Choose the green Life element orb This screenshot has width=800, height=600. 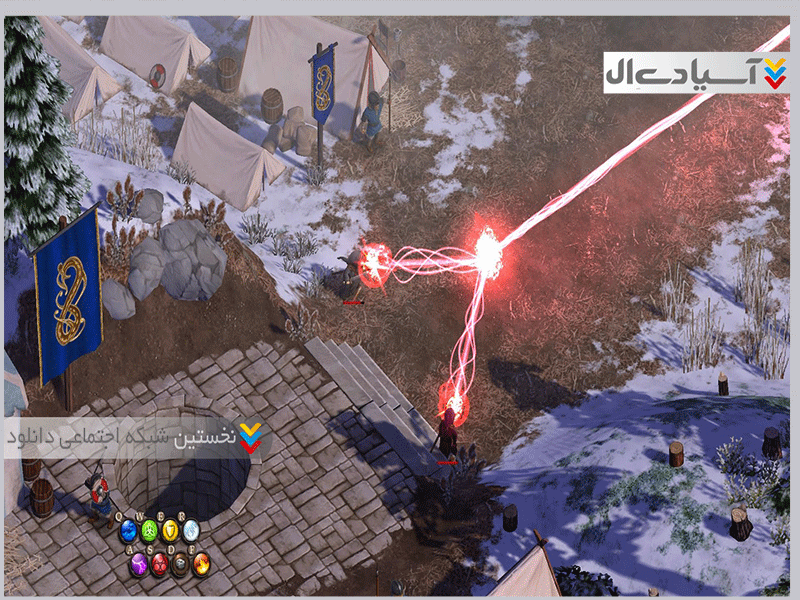pos(149,532)
